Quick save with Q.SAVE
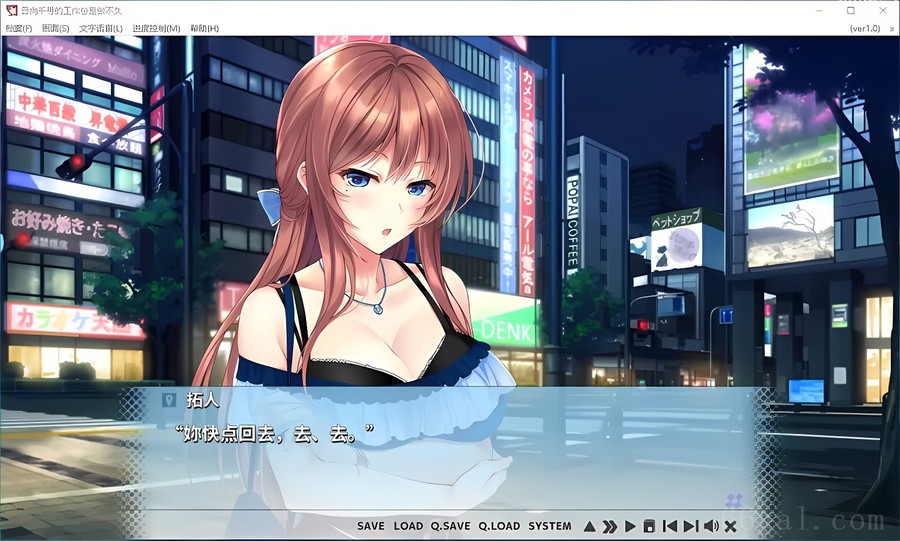Viewport: 900px width, 541px height. [x=450, y=526]
